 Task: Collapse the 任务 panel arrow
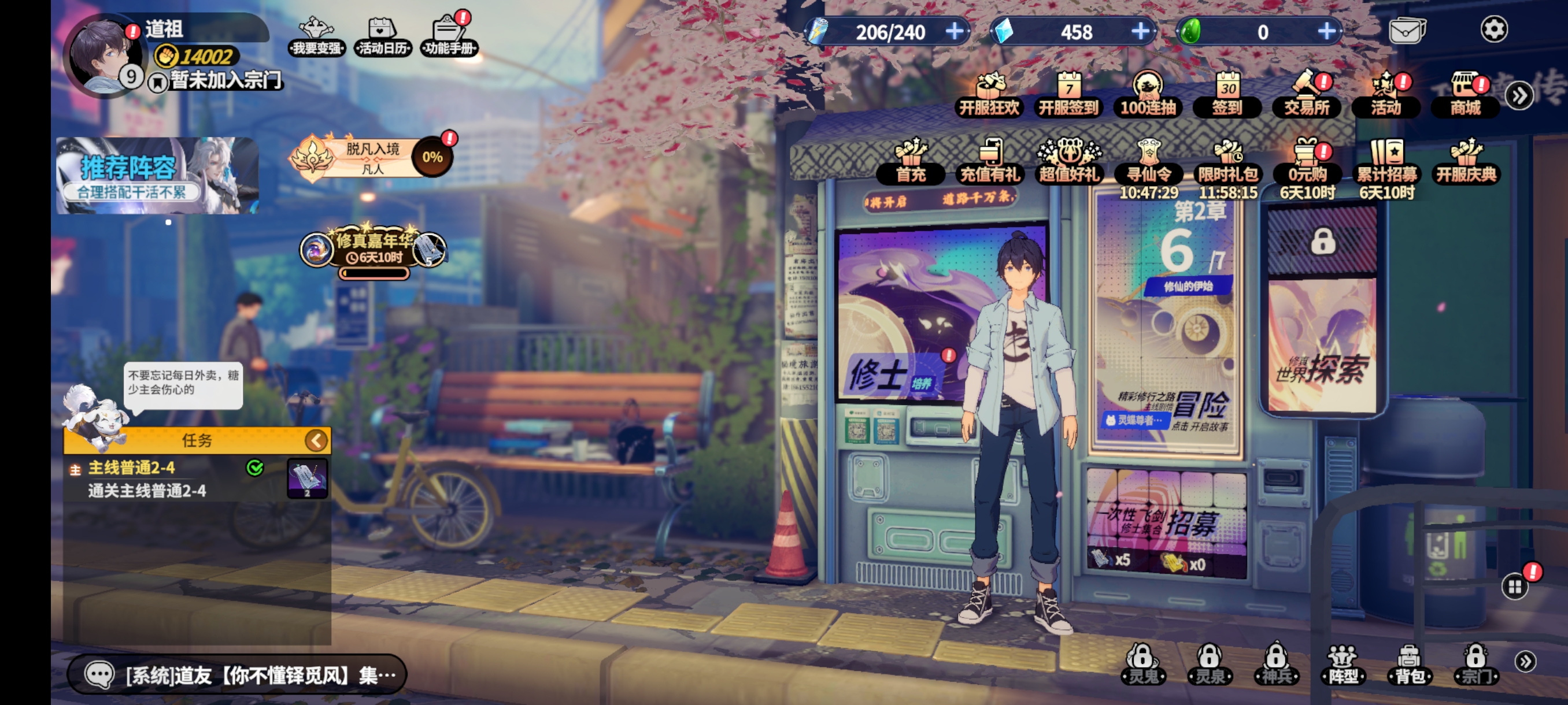316,440
